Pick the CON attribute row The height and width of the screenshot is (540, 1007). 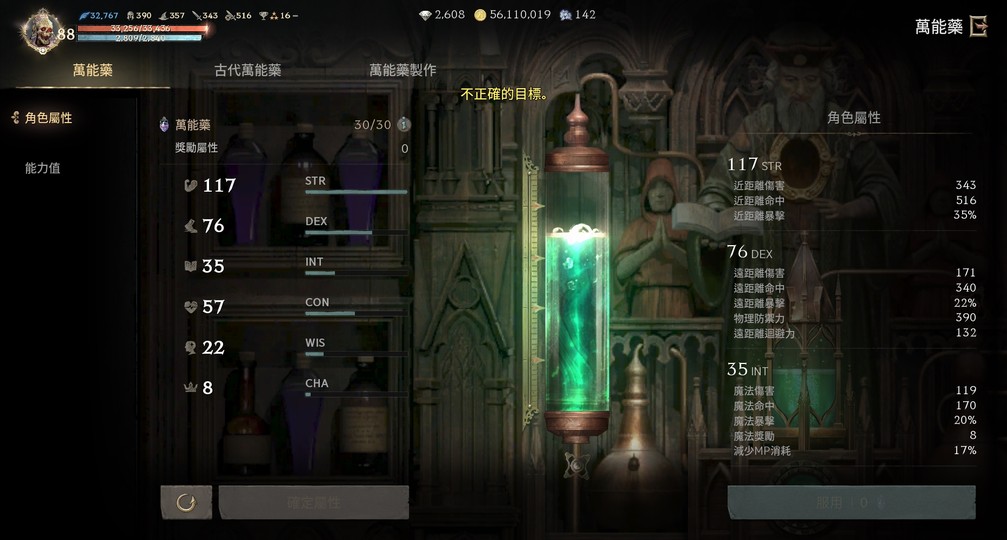click(x=295, y=307)
